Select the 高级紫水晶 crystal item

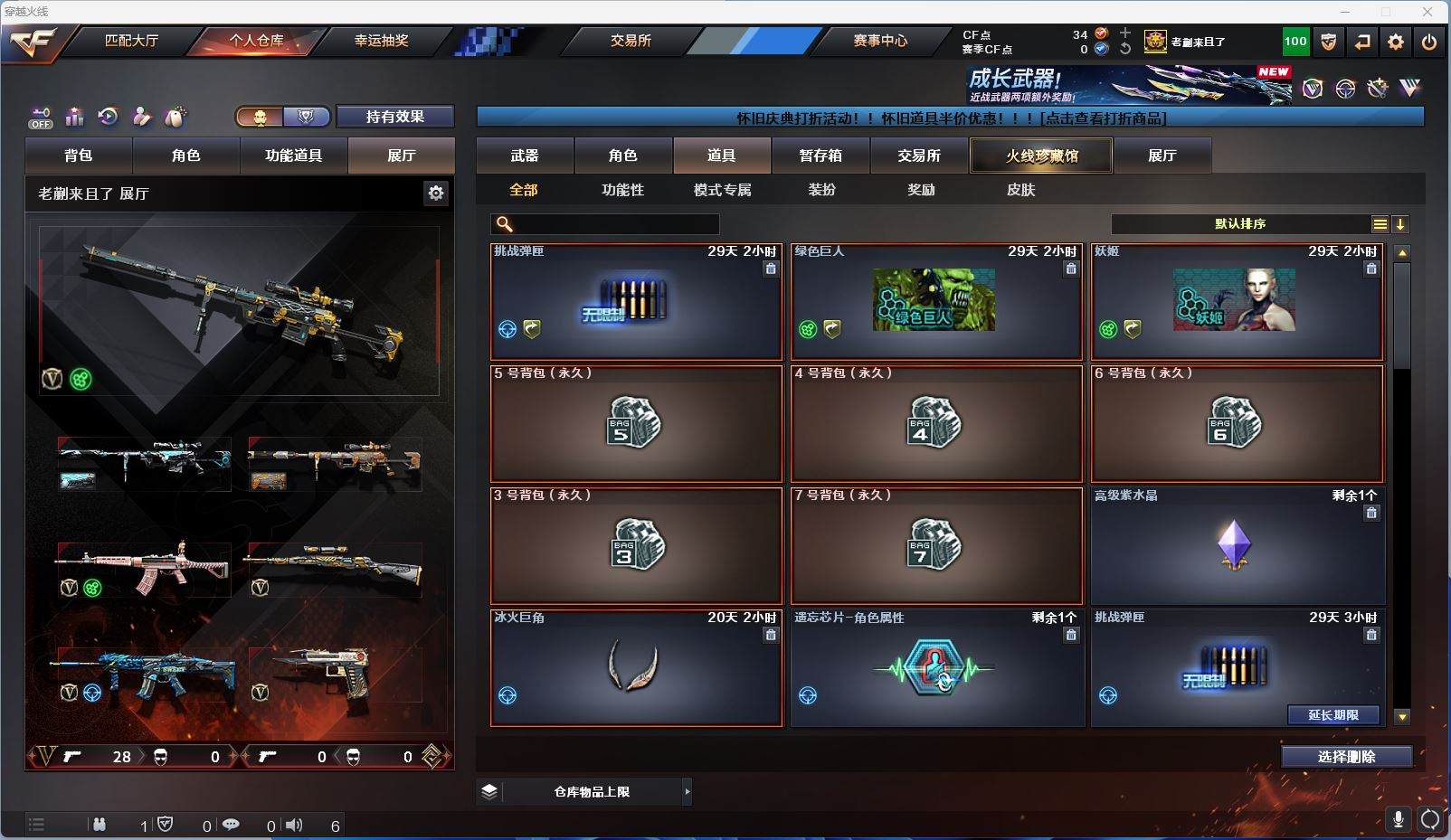coord(1237,546)
